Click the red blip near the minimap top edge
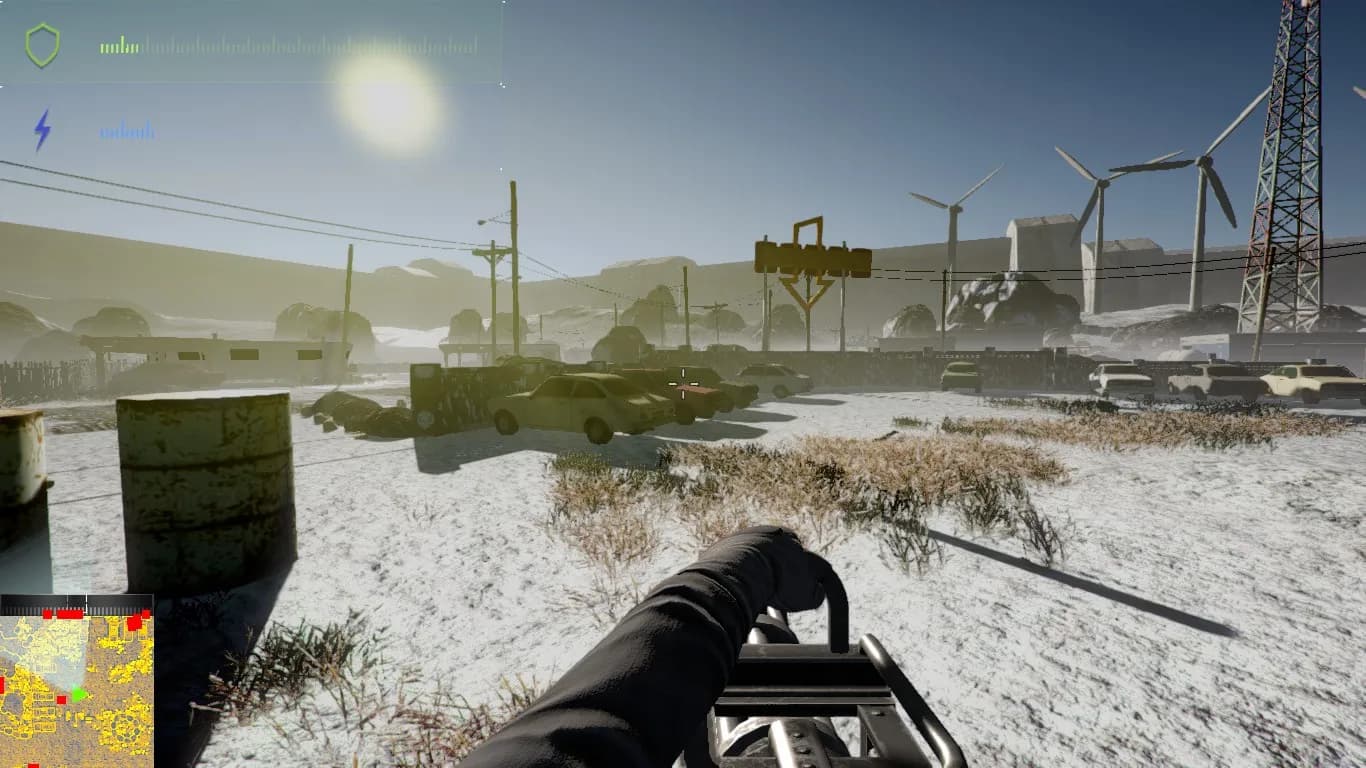The height and width of the screenshot is (768, 1366). click(70, 614)
